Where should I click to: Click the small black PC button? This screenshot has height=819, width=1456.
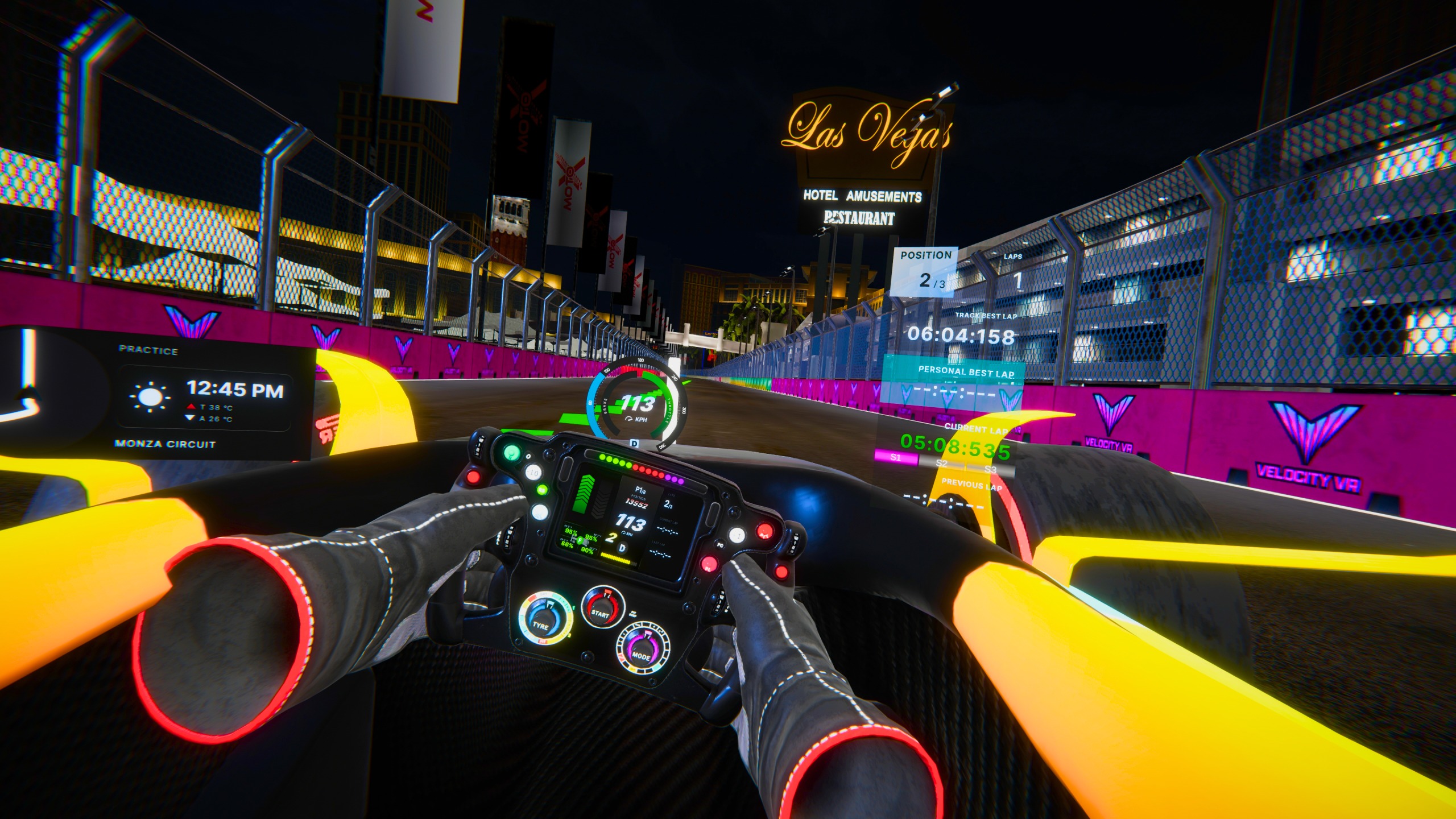click(719, 545)
